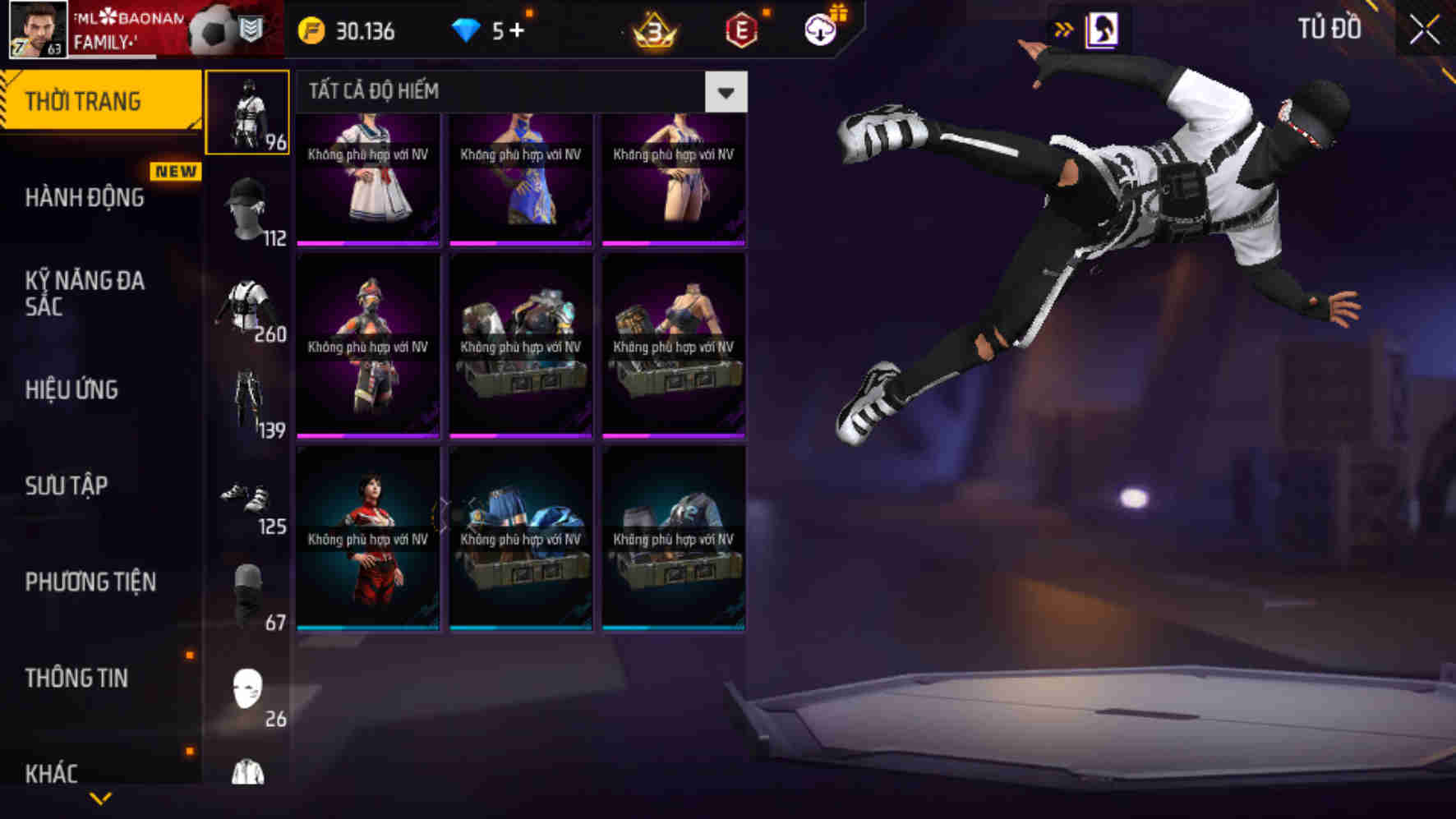Select the shoes category showing 125 items
This screenshot has height=819, width=1456.
[x=248, y=499]
